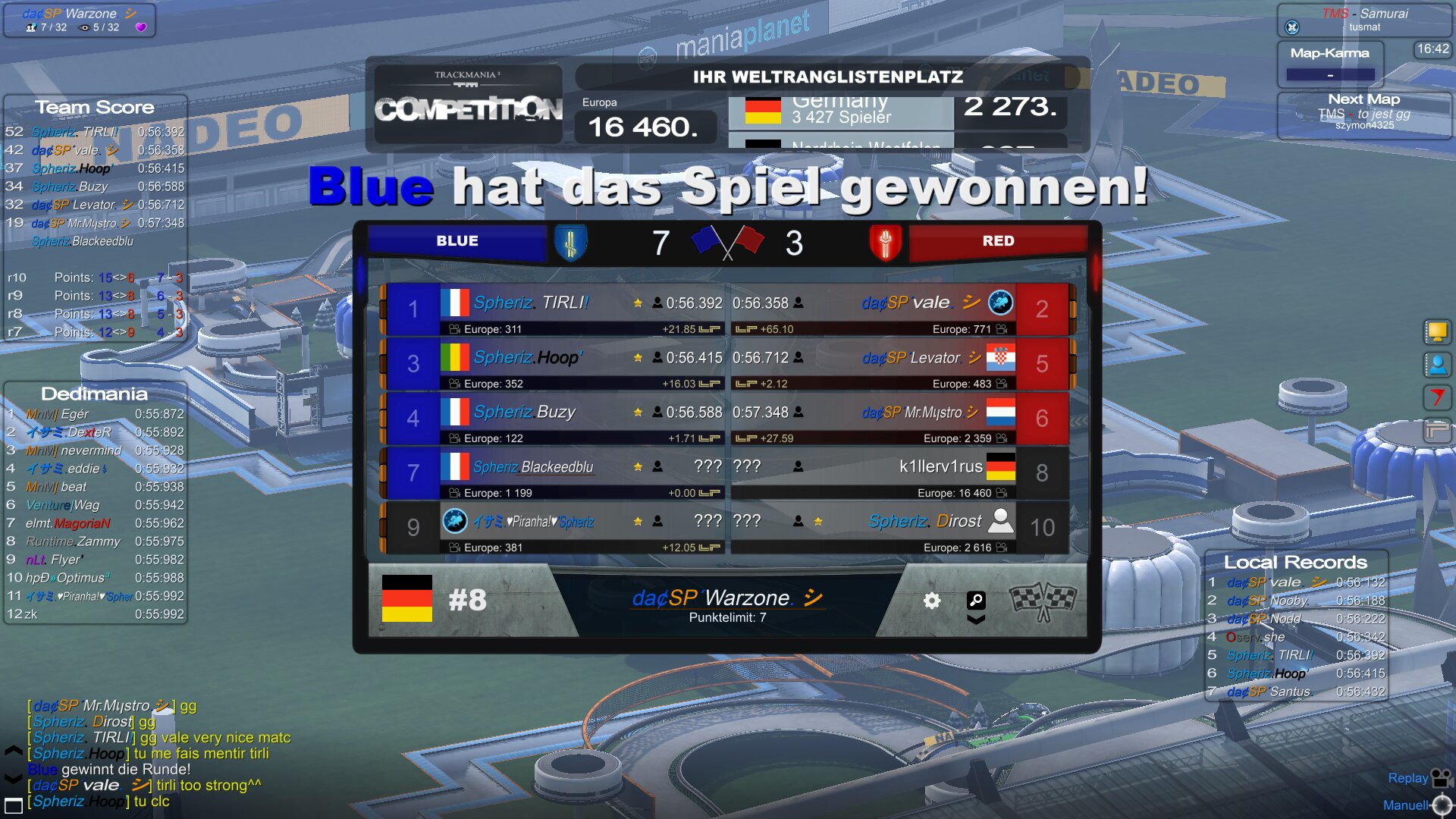The width and height of the screenshot is (1456, 819).
Task: Open the Local Records panel
Action: tap(1295, 562)
